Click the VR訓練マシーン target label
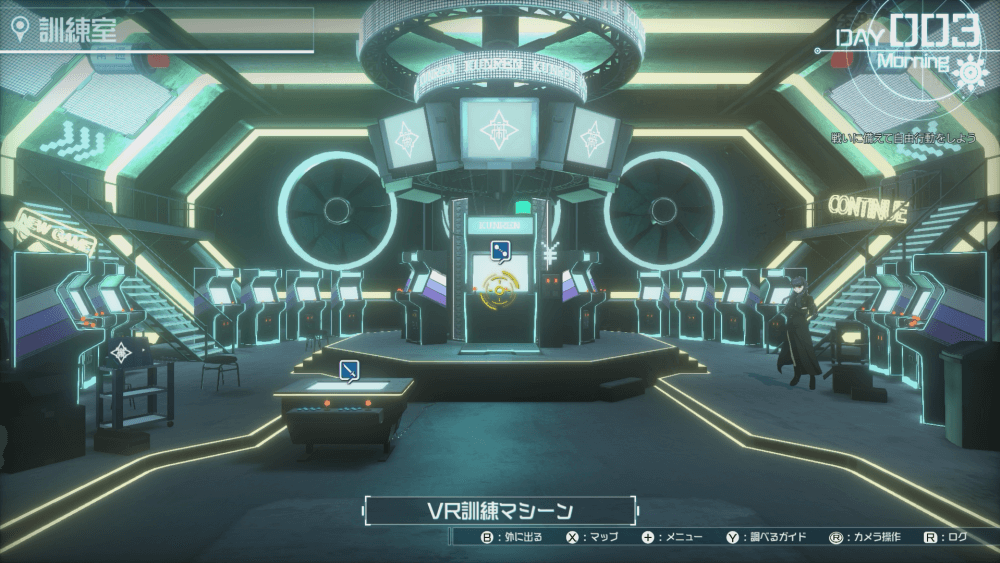The image size is (1000, 563). (499, 511)
